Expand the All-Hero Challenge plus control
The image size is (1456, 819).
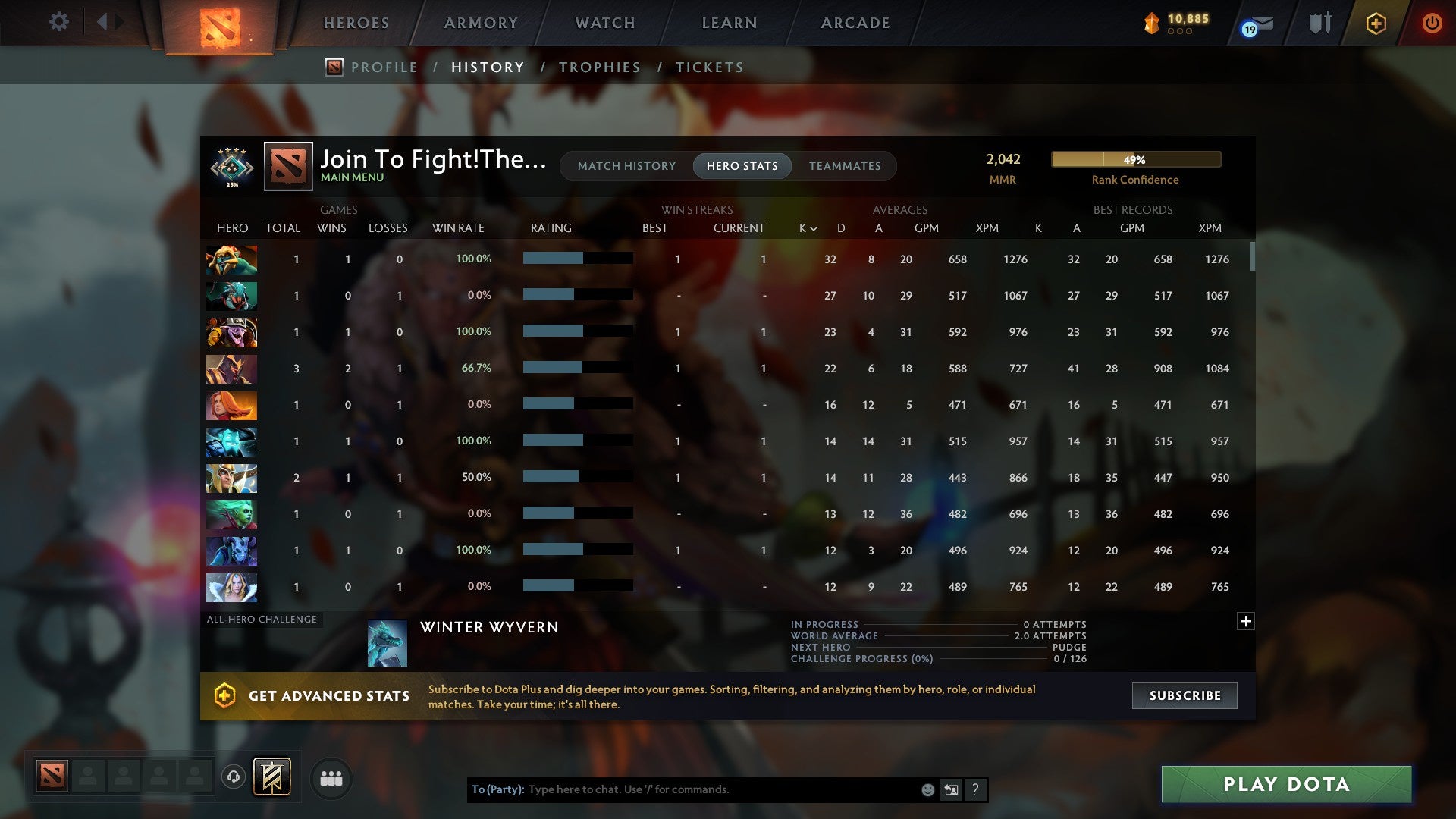tap(1246, 621)
